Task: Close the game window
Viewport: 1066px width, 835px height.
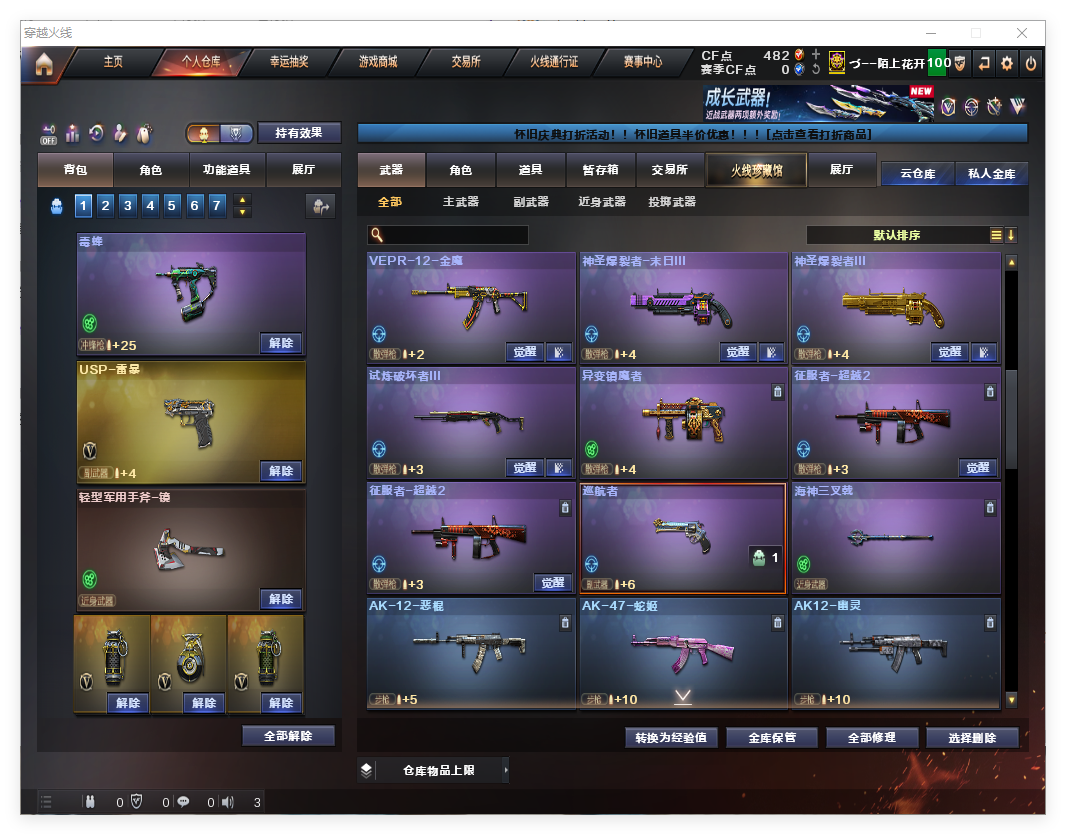Action: coord(1022,33)
